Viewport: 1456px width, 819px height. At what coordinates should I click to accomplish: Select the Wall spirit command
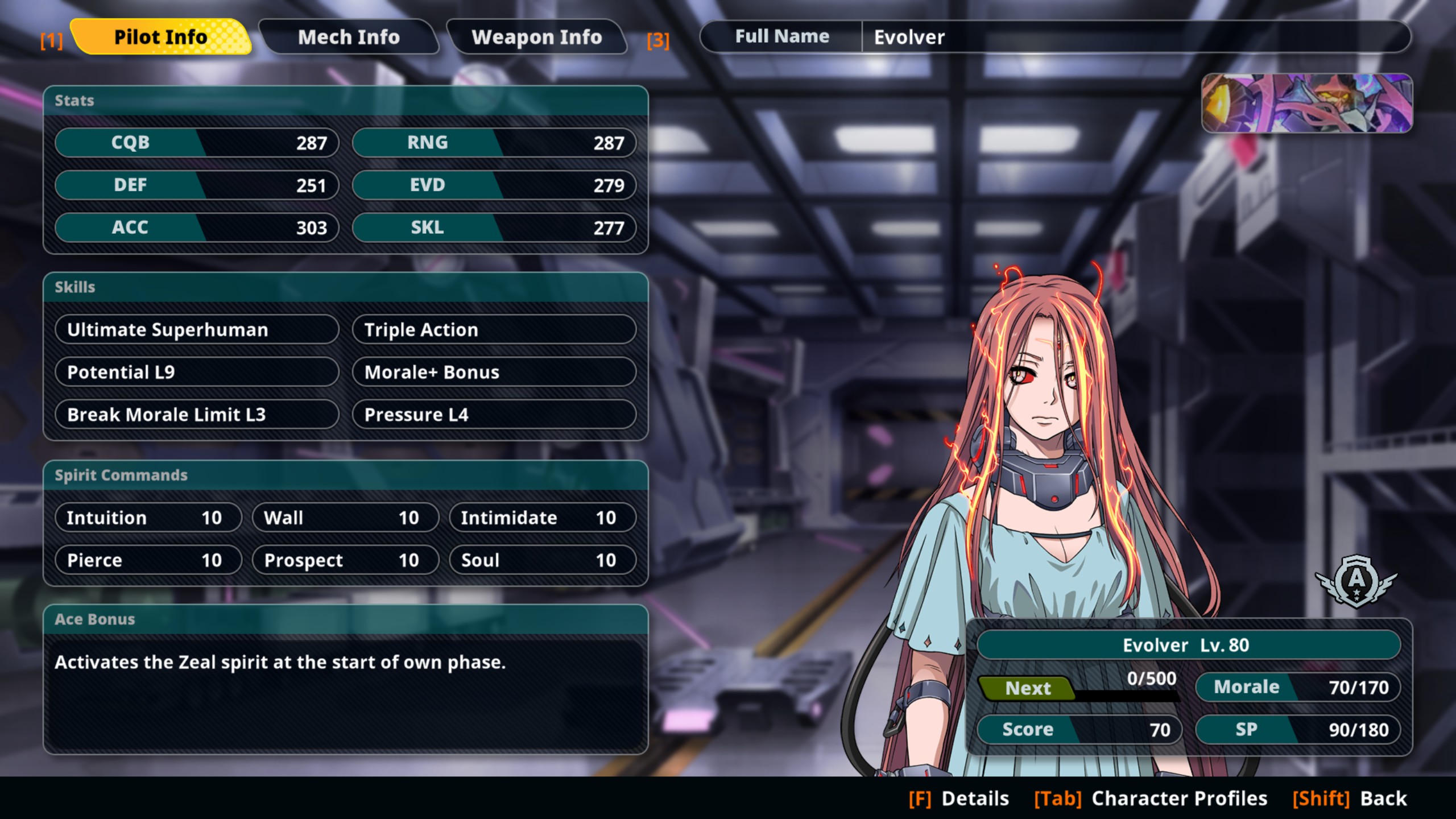[x=345, y=518]
